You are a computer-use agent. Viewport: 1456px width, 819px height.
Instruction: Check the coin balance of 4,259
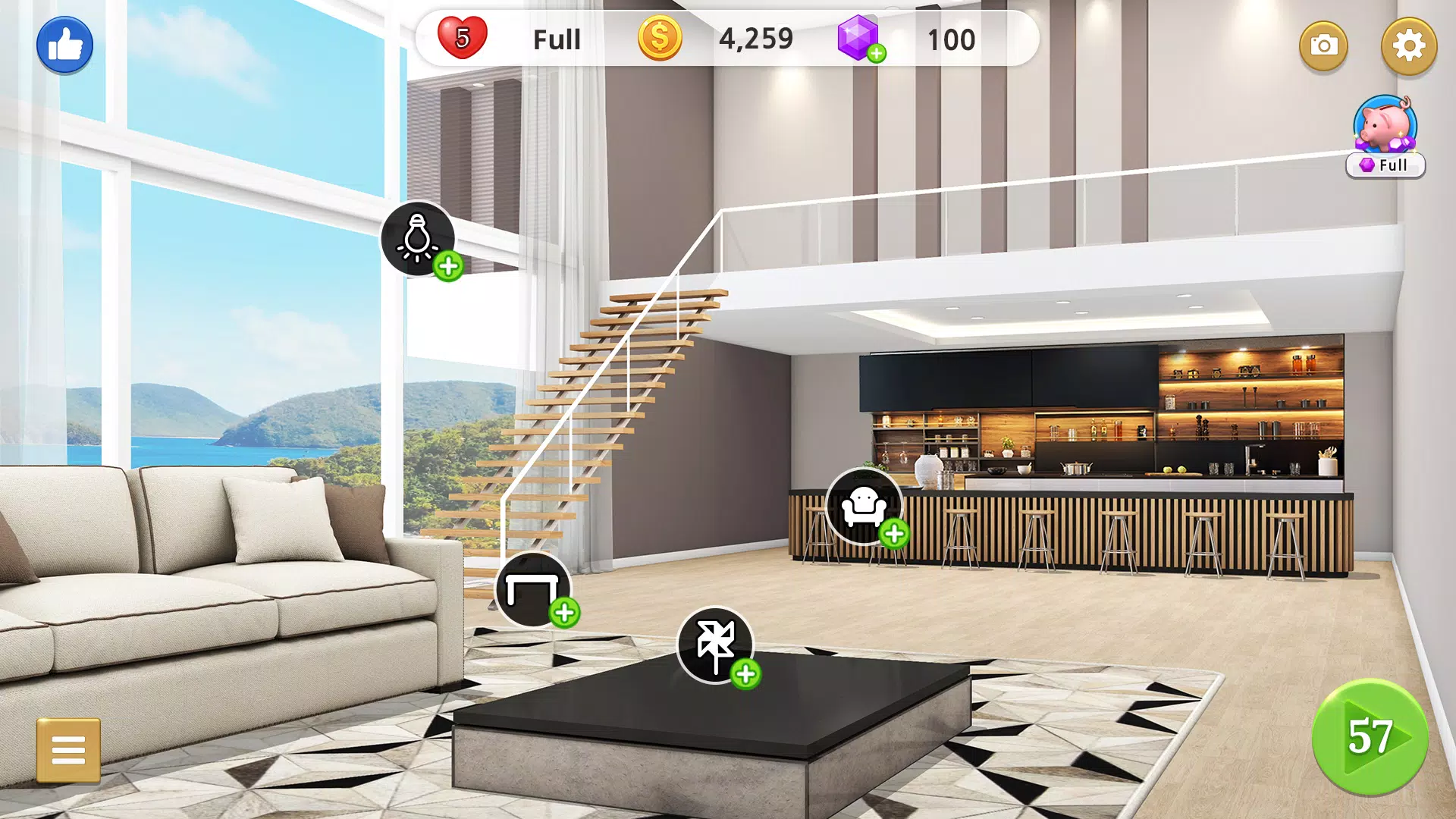[756, 39]
